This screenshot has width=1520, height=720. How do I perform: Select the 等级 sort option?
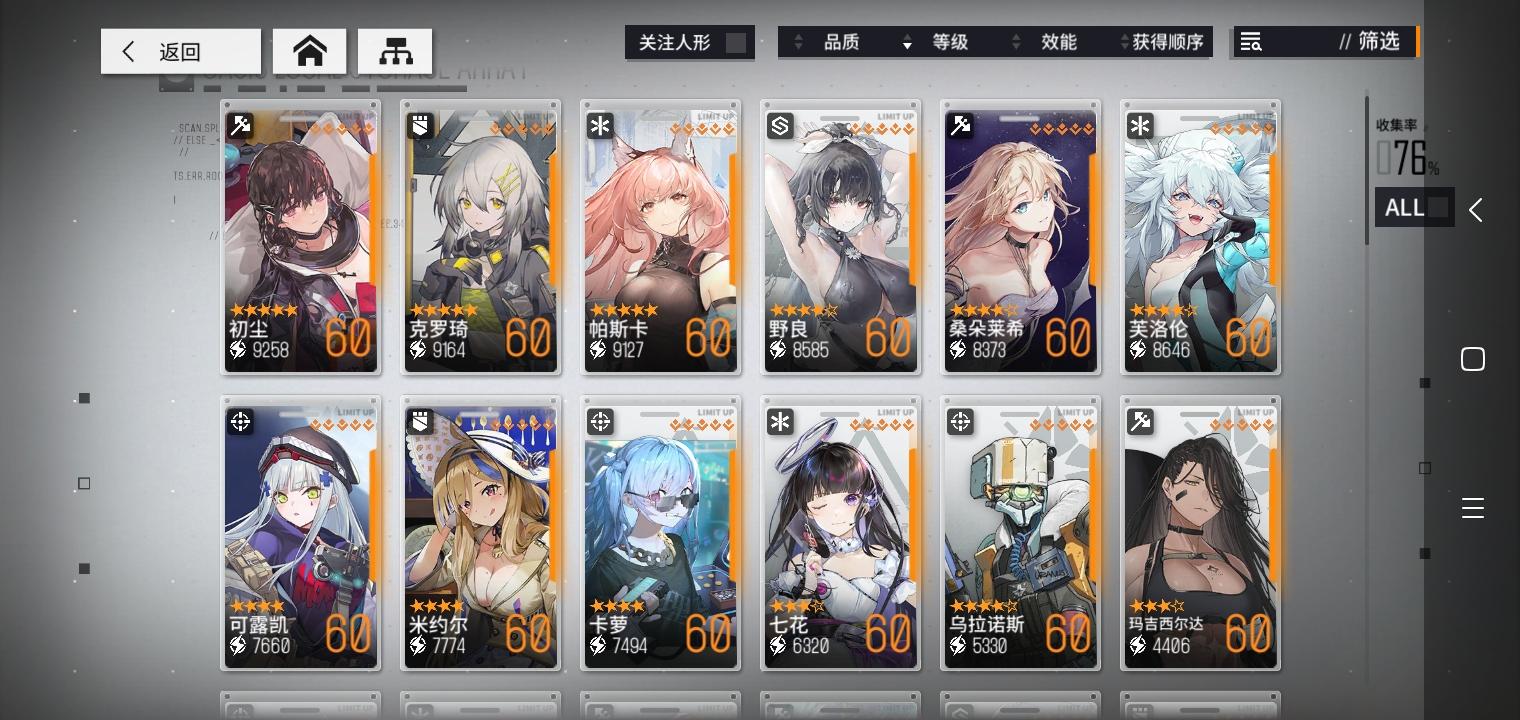click(x=951, y=42)
